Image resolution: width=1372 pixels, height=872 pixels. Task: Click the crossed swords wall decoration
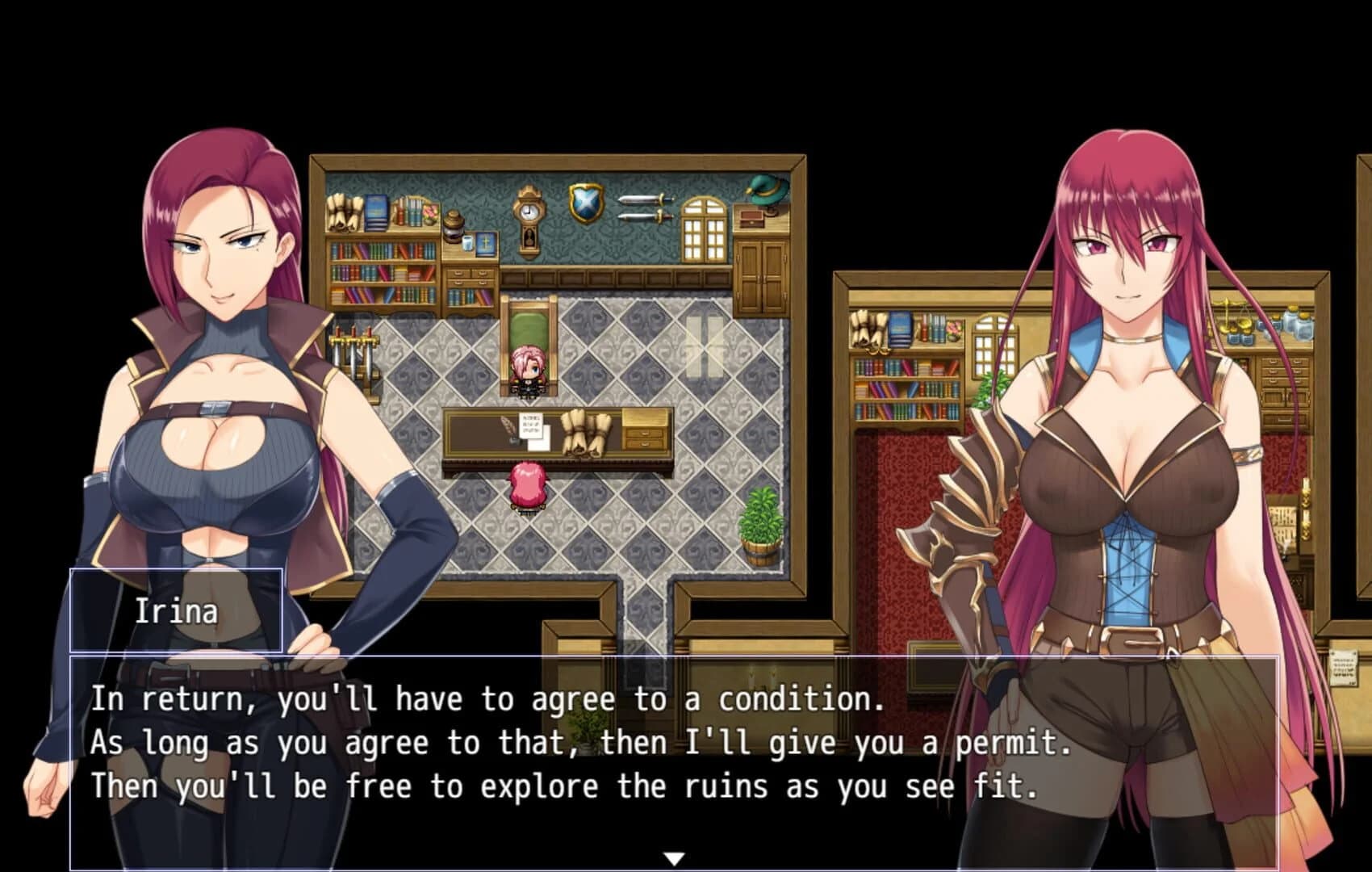click(646, 208)
